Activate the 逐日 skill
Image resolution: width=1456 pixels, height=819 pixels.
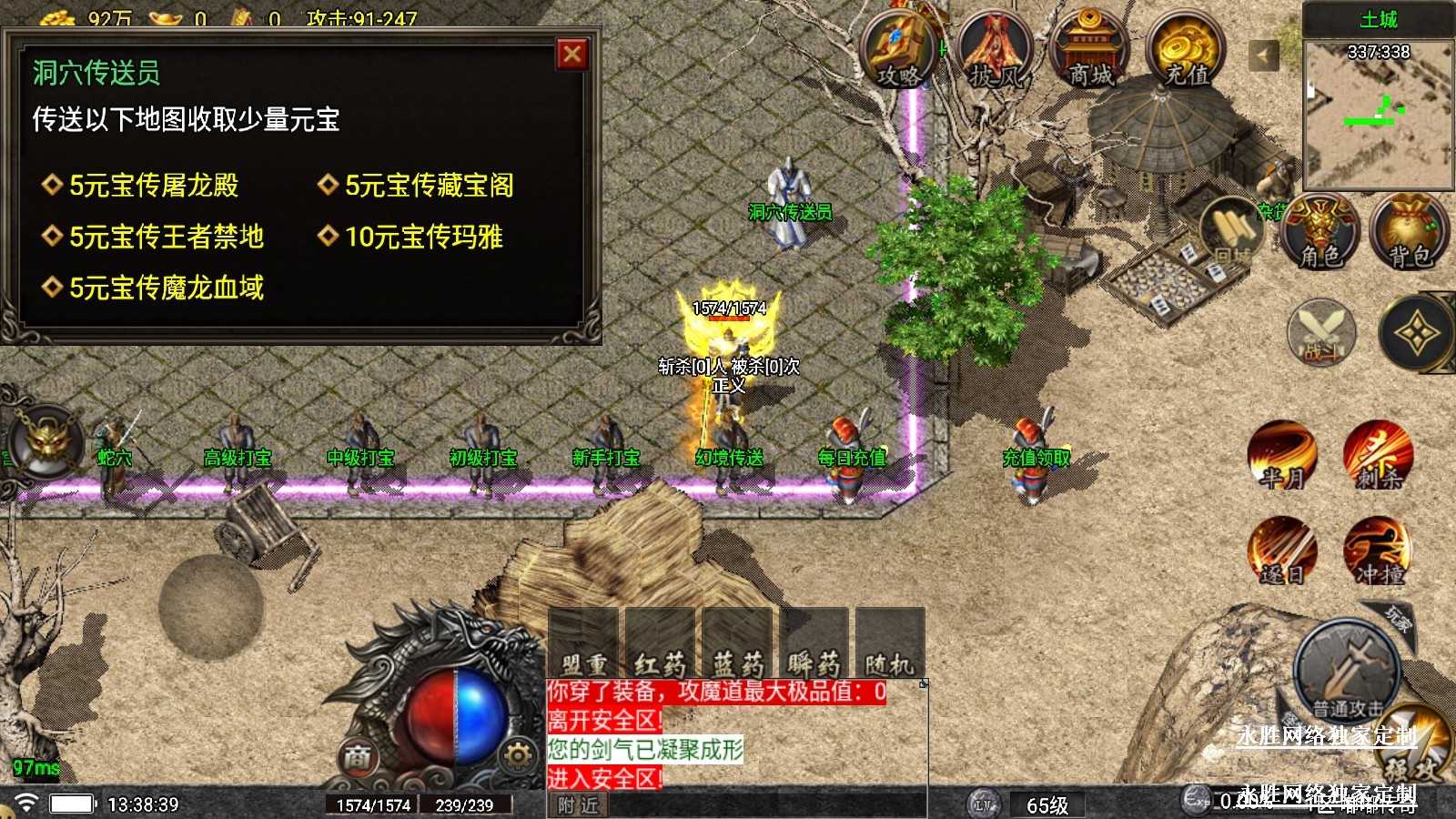tap(1282, 551)
